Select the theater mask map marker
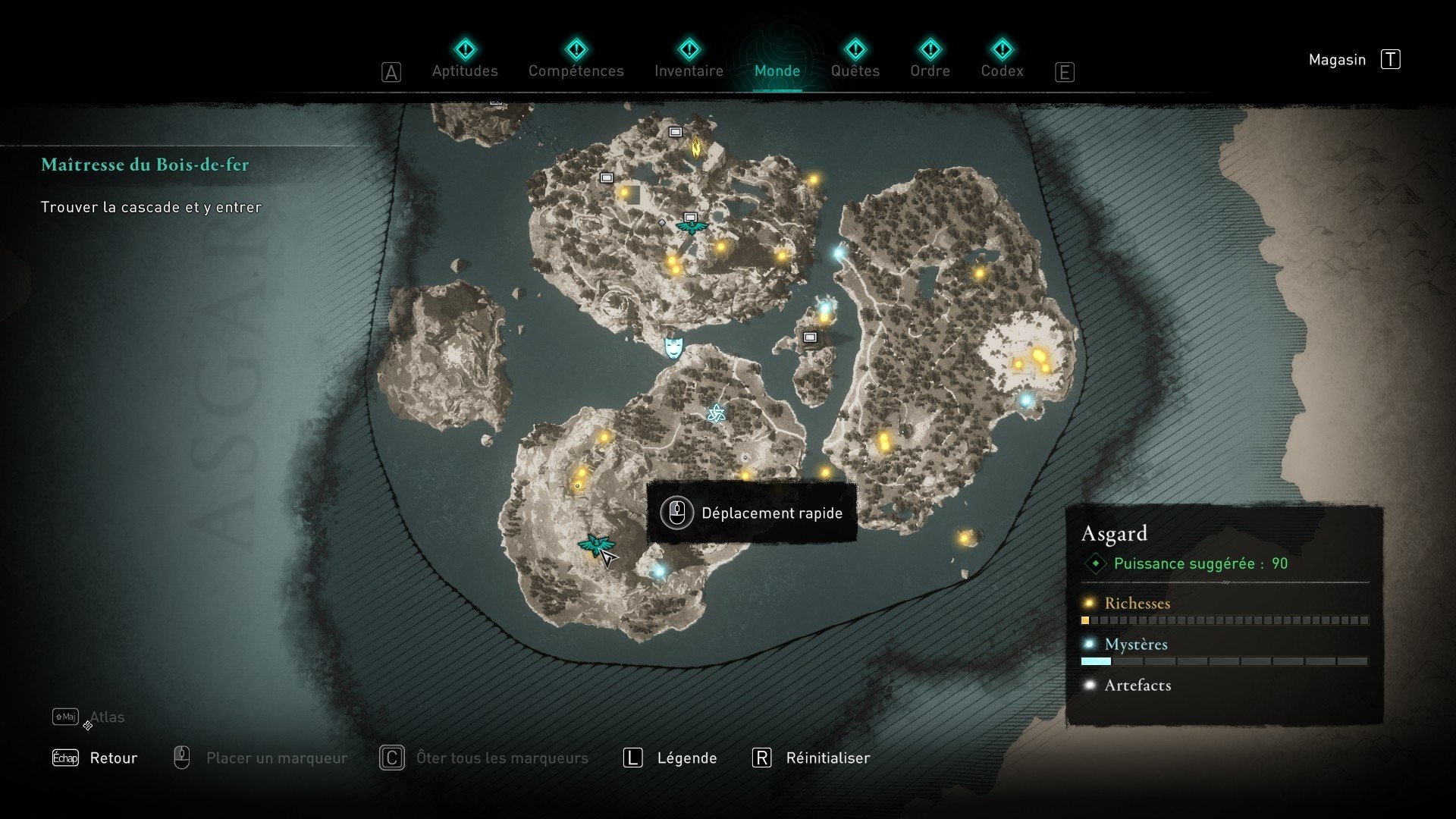The width and height of the screenshot is (1456, 819). pos(673,347)
